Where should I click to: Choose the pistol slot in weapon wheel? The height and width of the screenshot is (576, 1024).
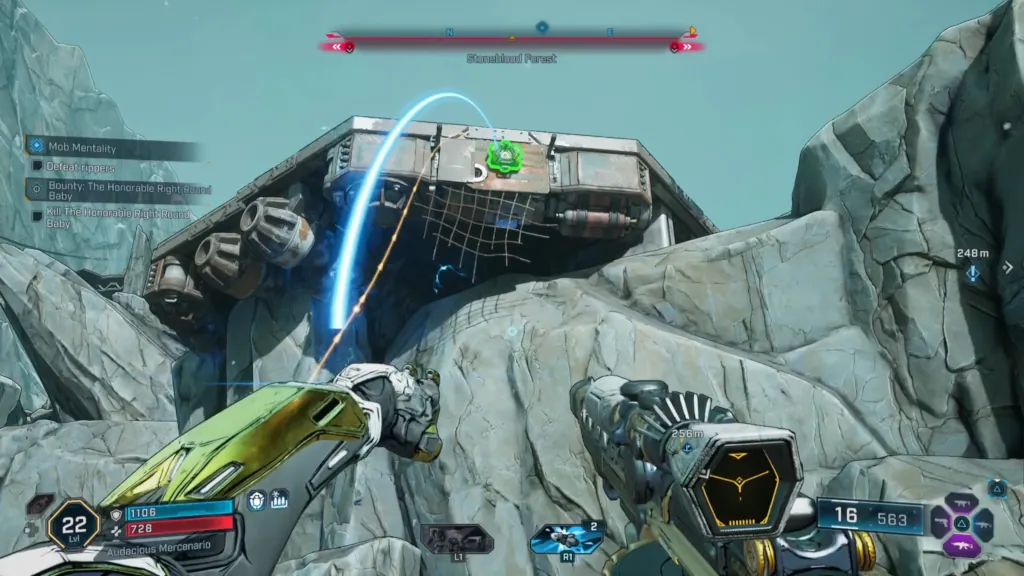(x=941, y=523)
